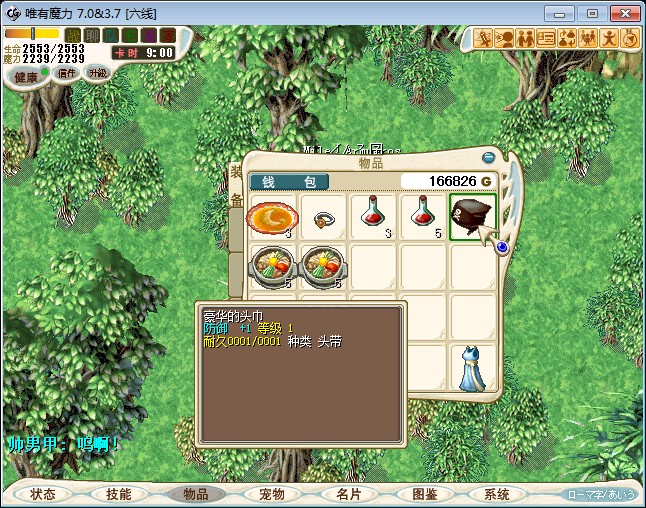Click the 升级 level-up button

(x=97, y=73)
